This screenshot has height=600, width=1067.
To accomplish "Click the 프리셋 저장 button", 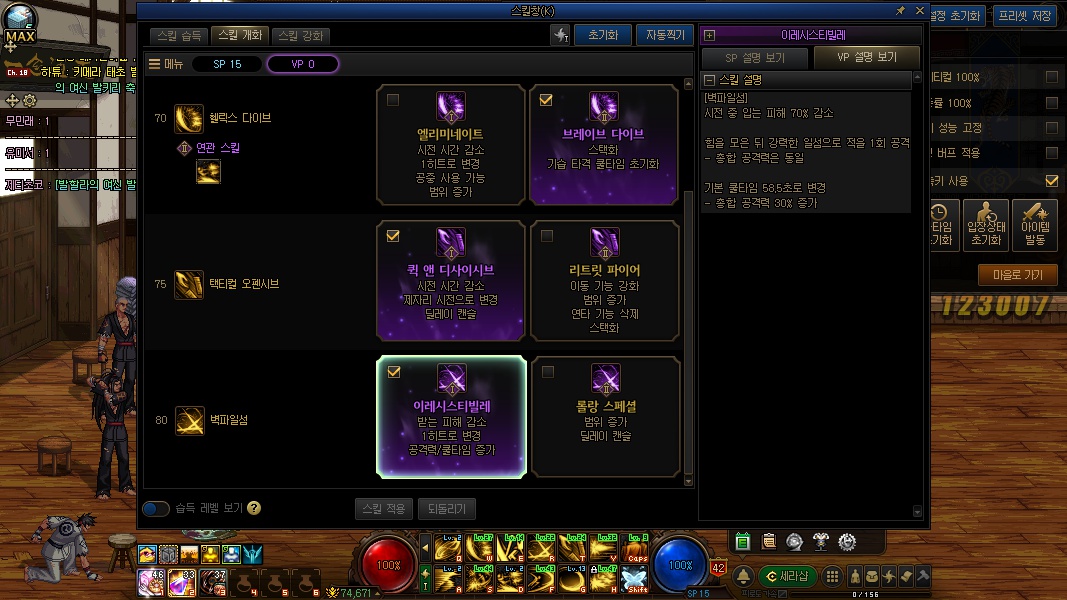I will click(x=1024, y=16).
